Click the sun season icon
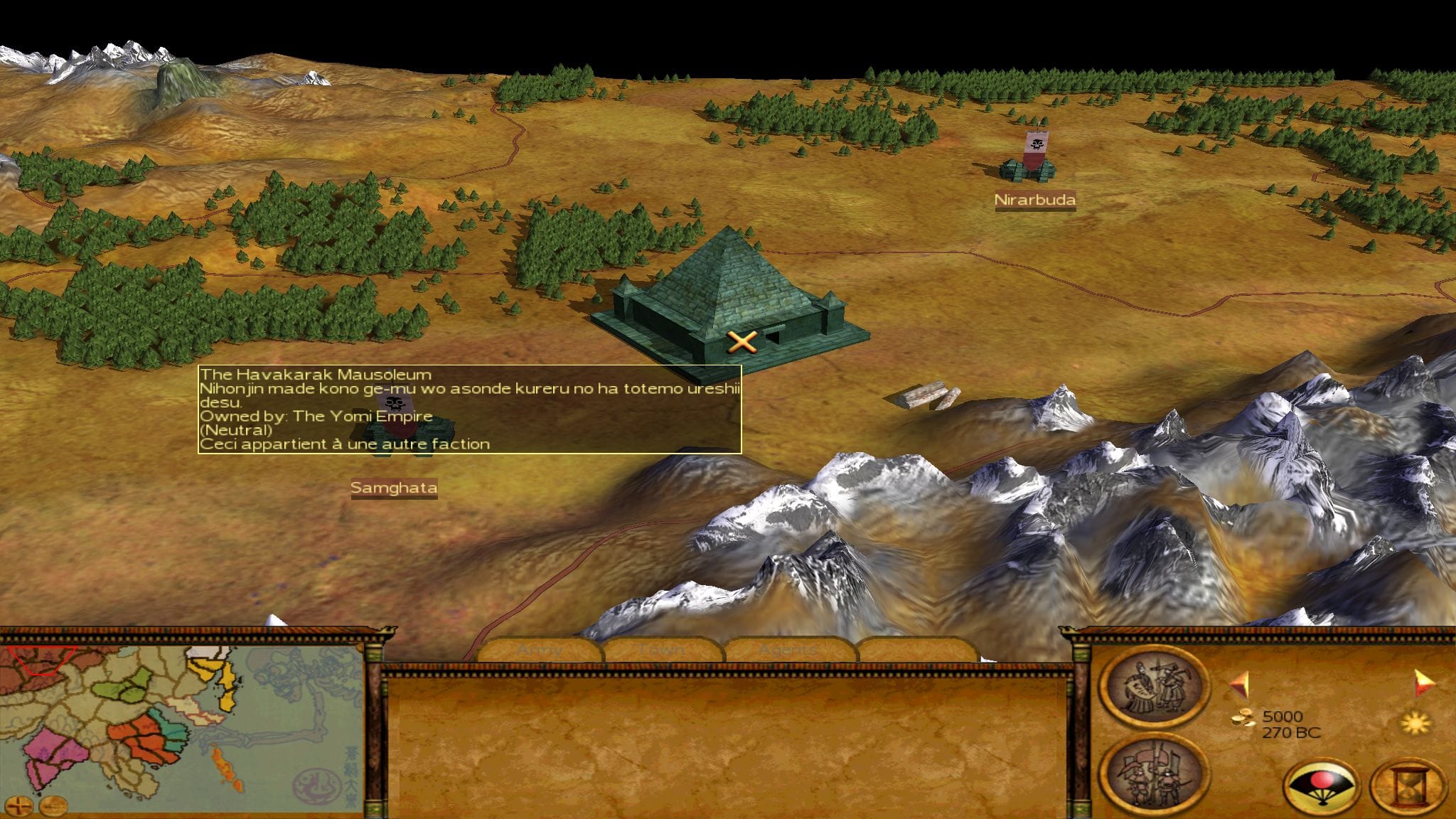 pyautogui.click(x=1415, y=724)
